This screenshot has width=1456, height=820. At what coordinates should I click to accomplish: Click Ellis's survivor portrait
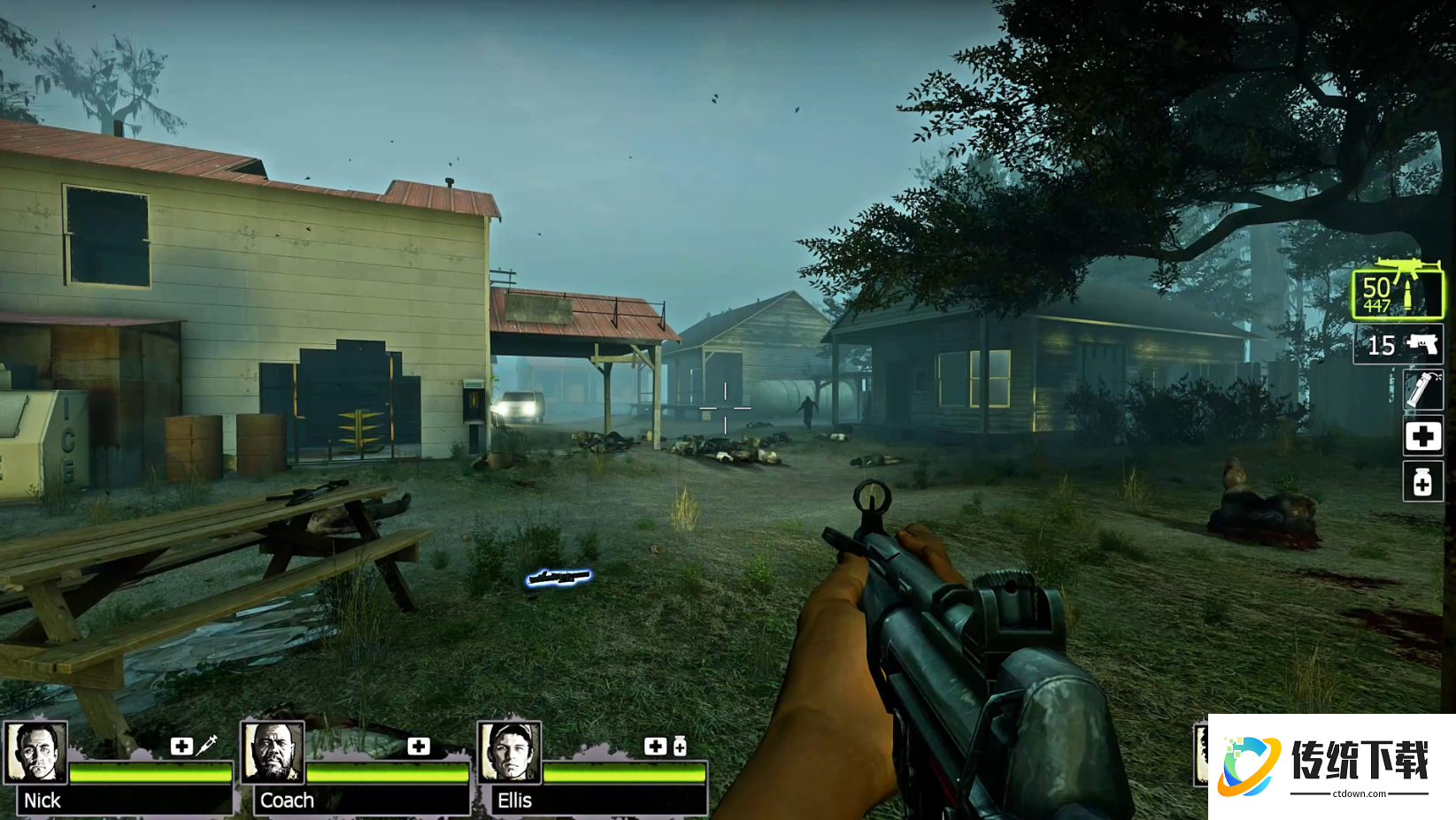(x=510, y=752)
